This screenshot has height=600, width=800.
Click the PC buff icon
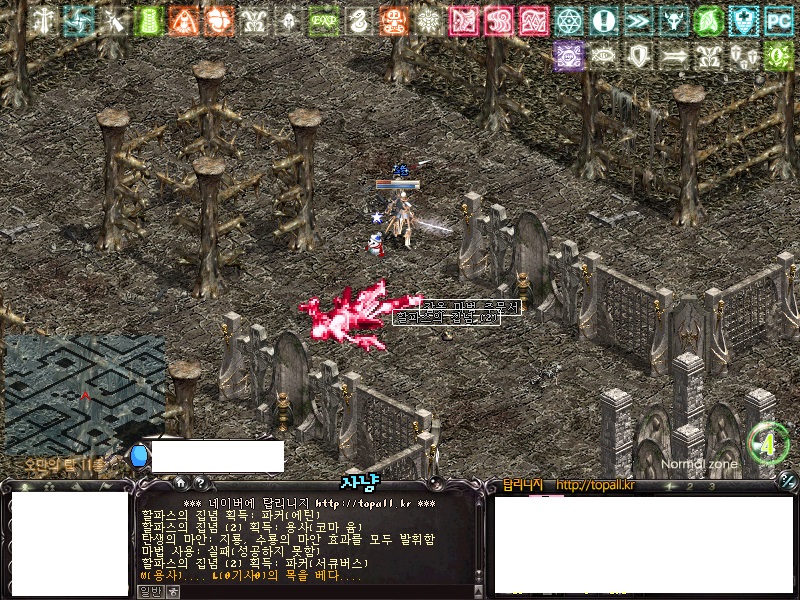pos(778,19)
